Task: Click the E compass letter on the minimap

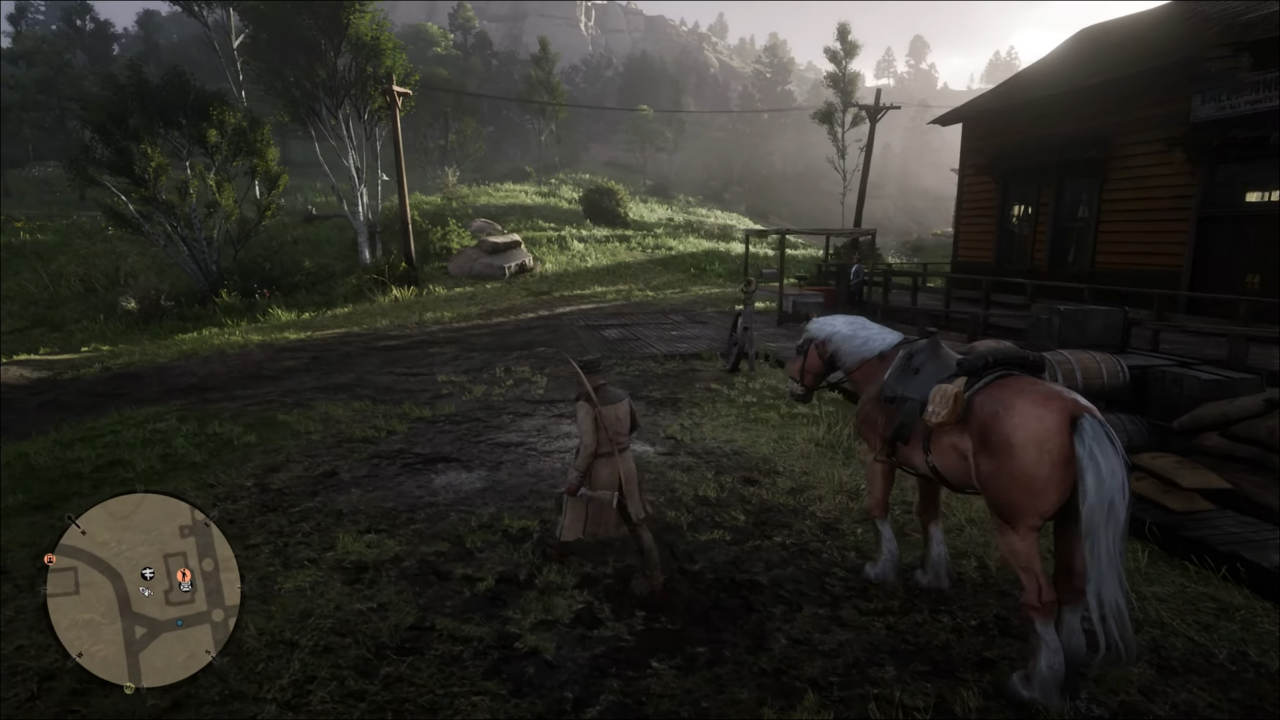Action: (x=206, y=523)
